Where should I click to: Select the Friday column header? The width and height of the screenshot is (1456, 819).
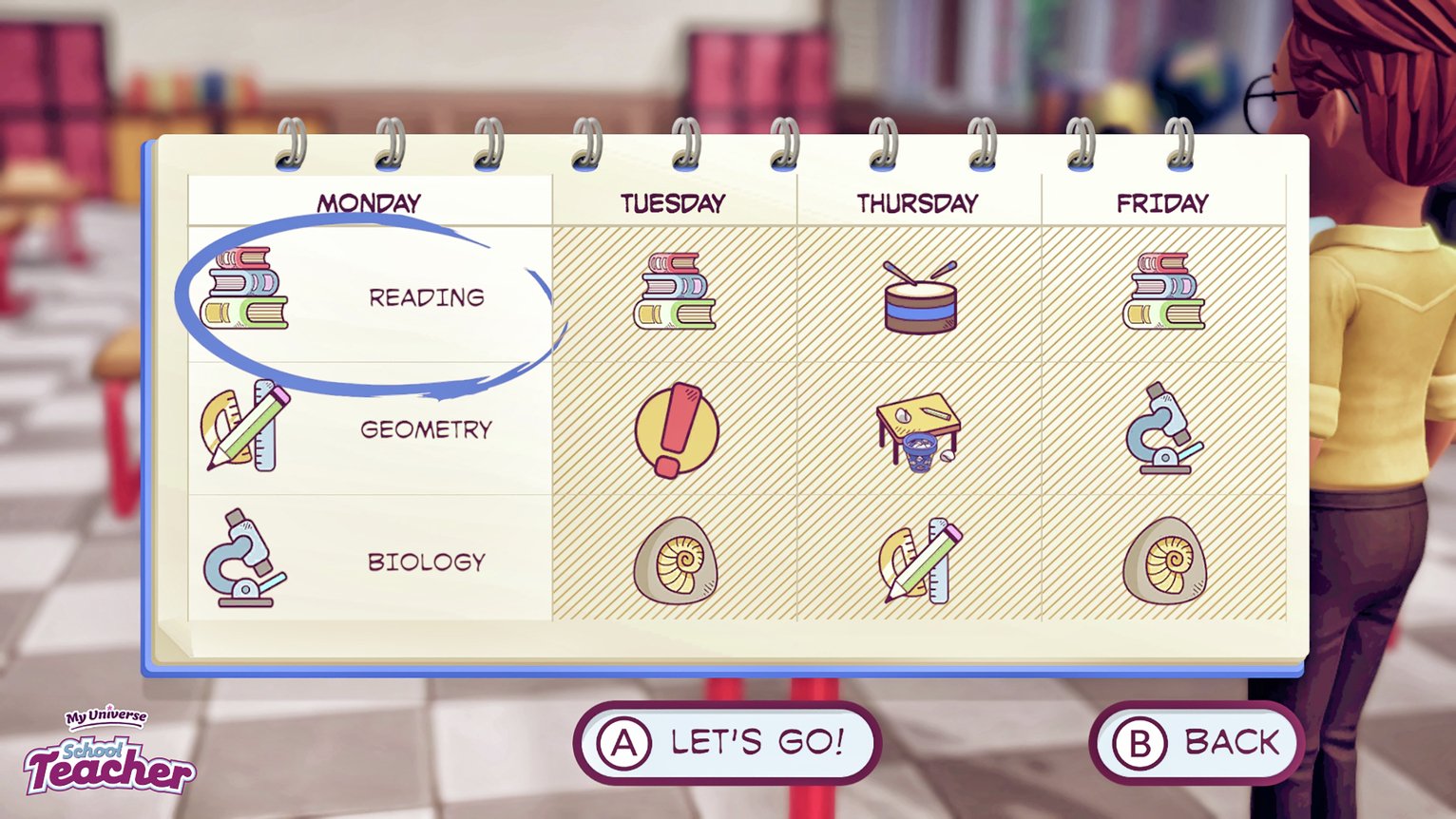point(1161,201)
